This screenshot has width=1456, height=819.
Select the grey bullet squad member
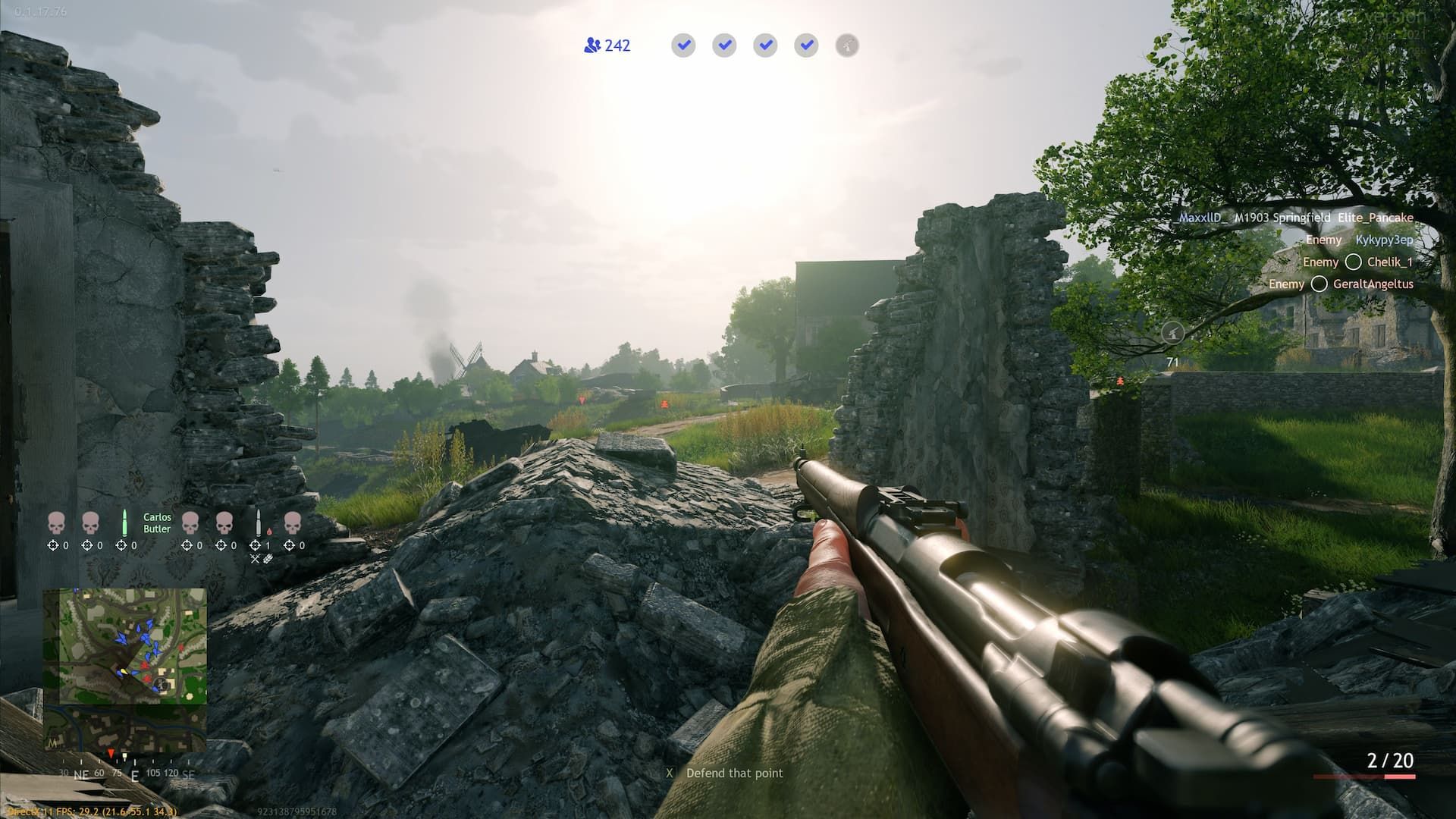point(259,522)
